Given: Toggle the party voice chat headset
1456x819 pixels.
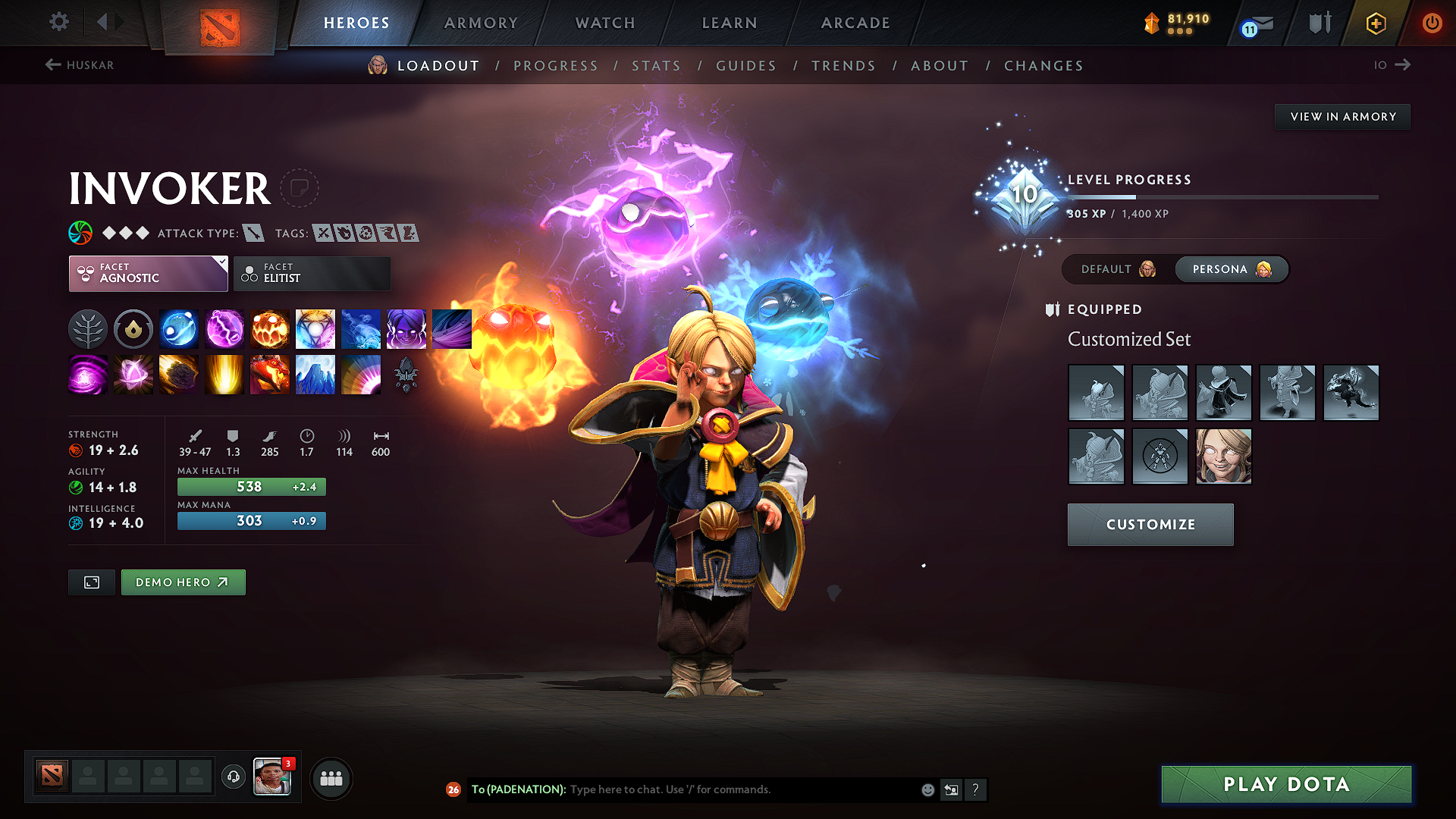Looking at the screenshot, I should (x=233, y=777).
